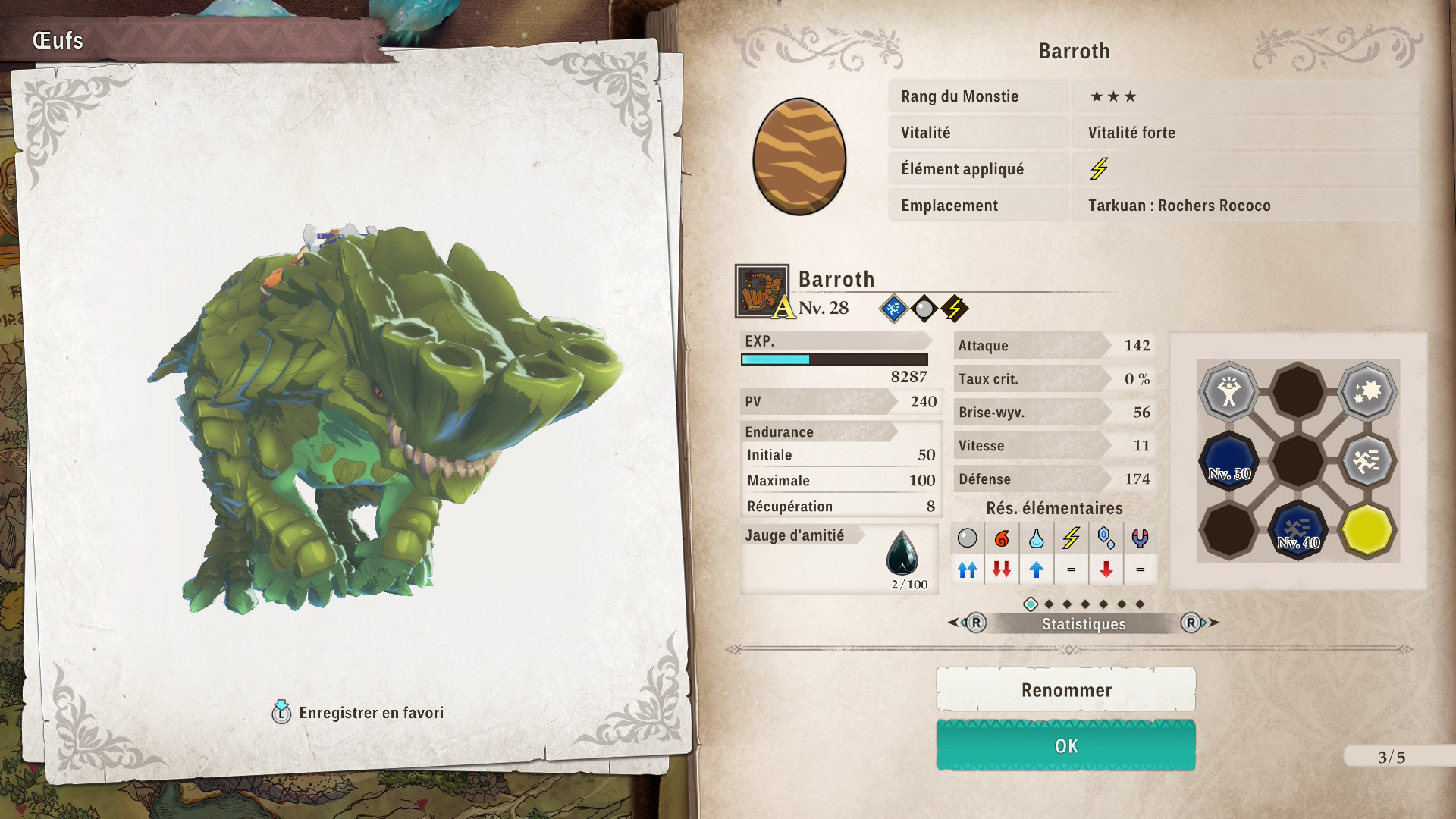This screenshot has height=819, width=1456.
Task: Select the yellow gene slot
Action: (x=1367, y=530)
